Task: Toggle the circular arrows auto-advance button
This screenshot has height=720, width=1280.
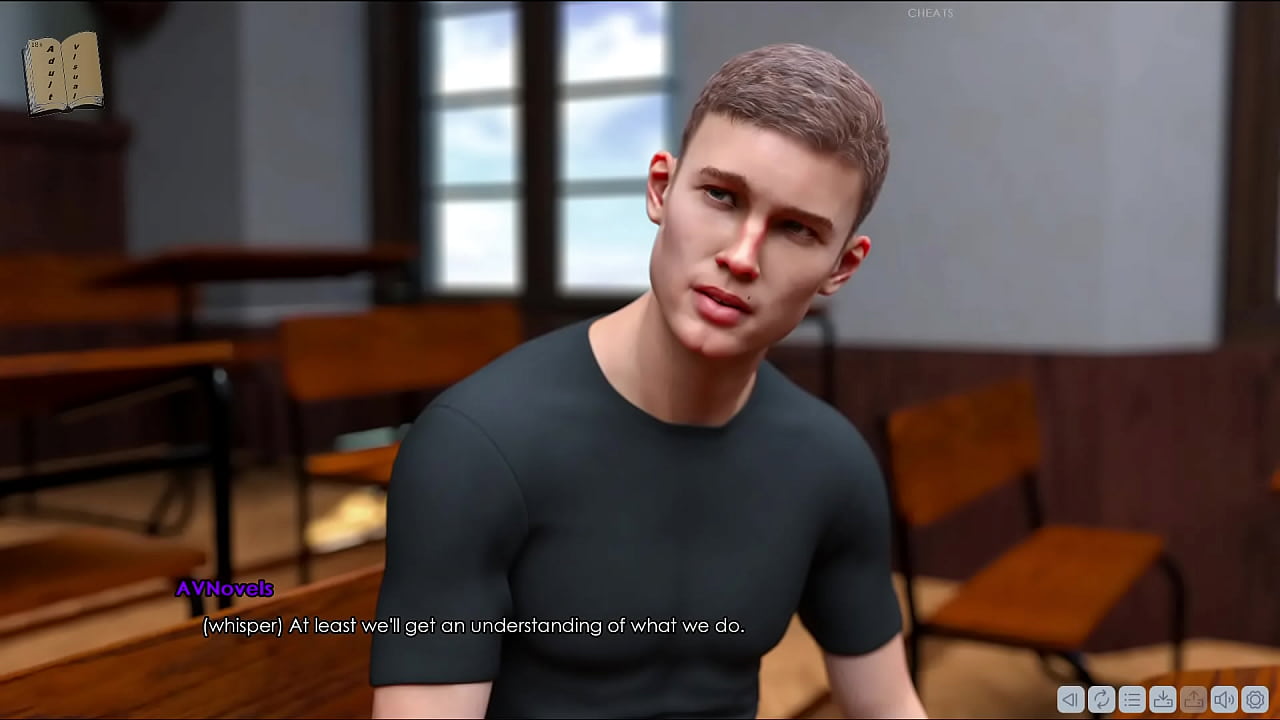Action: point(1101,700)
